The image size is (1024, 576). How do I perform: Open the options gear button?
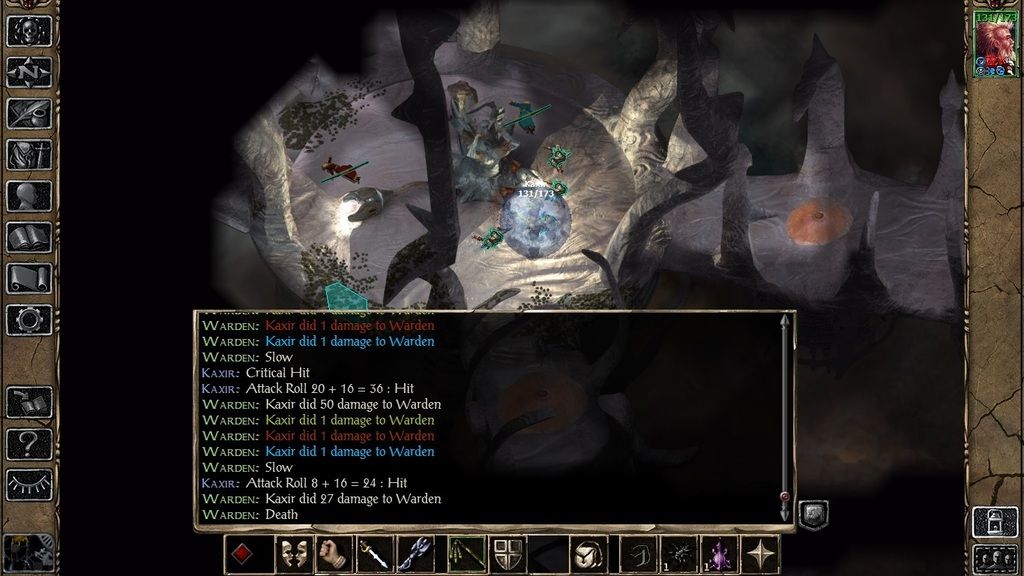[29, 319]
